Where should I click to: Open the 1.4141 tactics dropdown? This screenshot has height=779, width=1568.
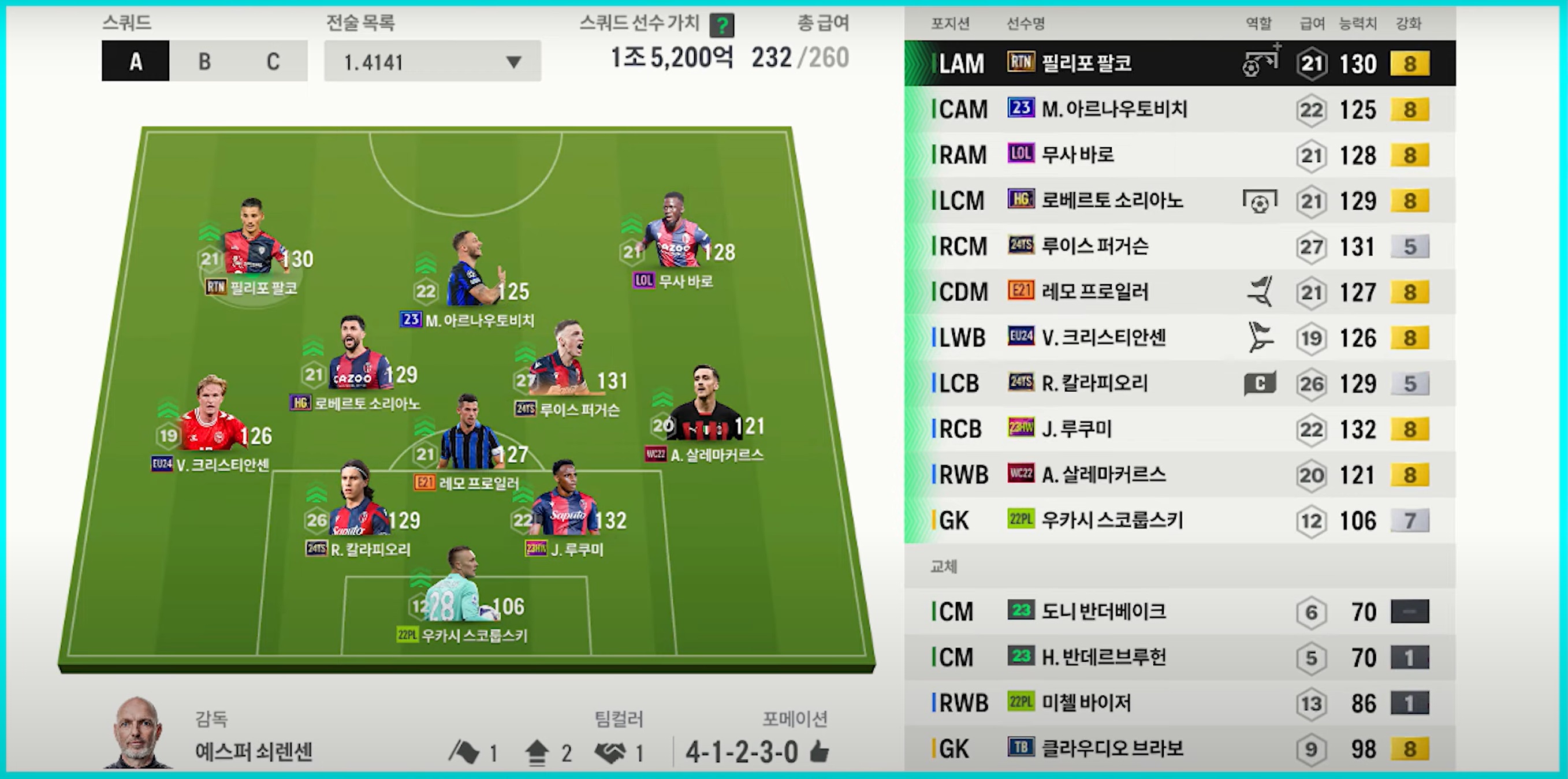432,61
